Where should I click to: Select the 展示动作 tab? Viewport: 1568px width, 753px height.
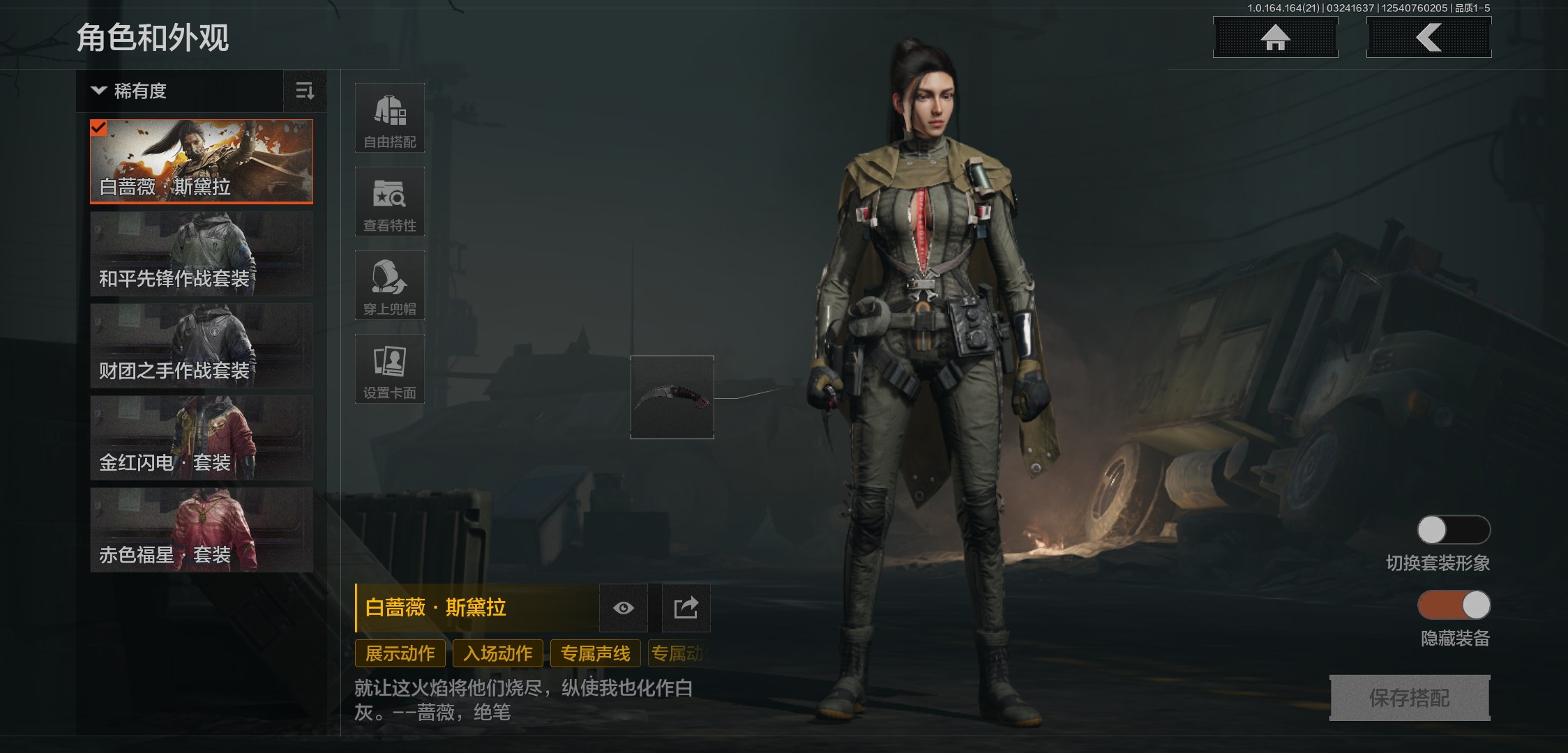(x=399, y=653)
